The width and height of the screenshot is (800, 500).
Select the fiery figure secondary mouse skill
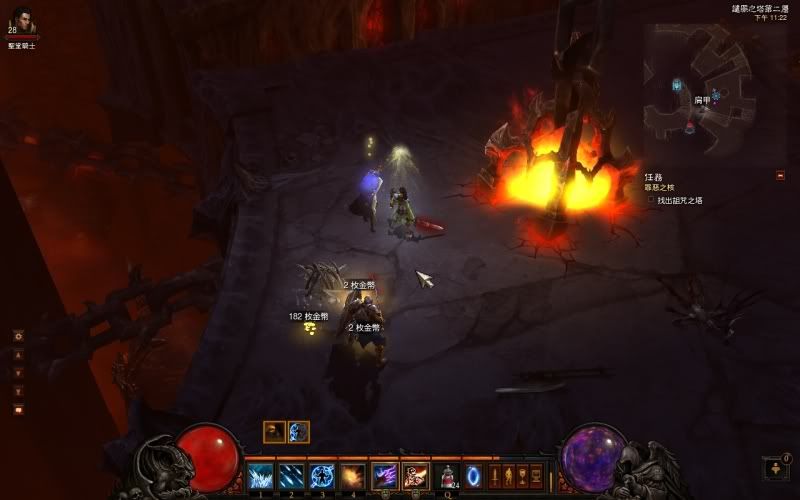(x=415, y=476)
